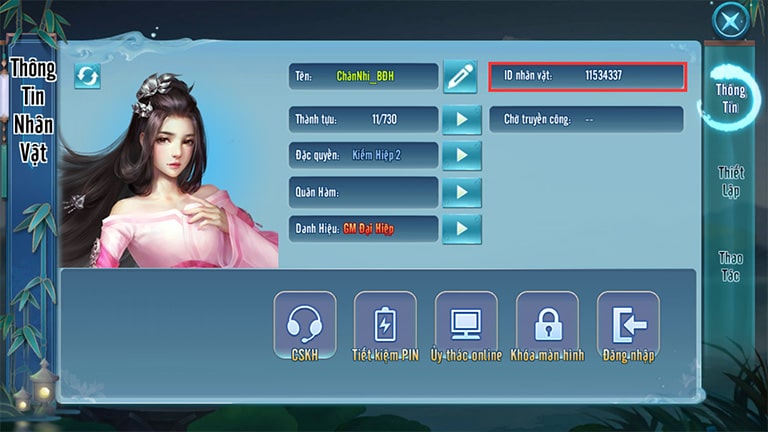768x432 pixels.
Task: Select the Thao Tác tab
Action: 731,266
